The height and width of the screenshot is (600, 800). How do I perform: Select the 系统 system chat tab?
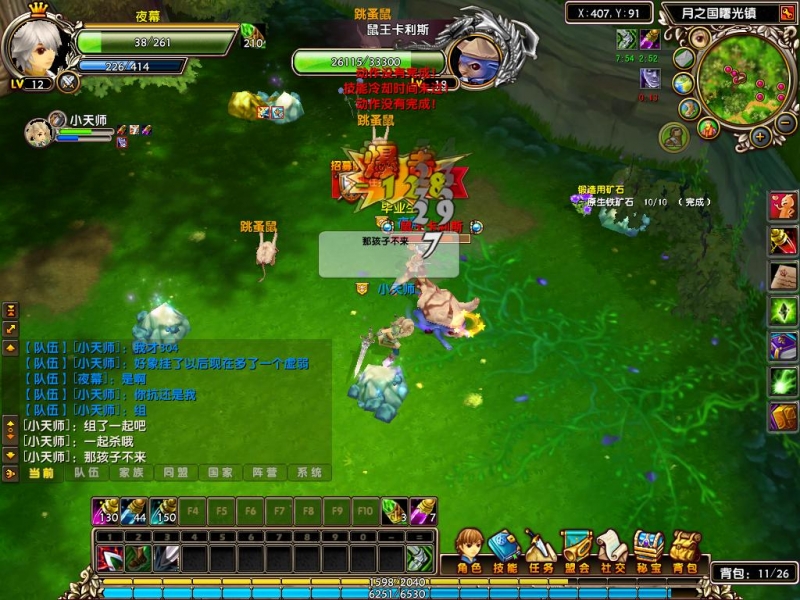click(x=308, y=473)
